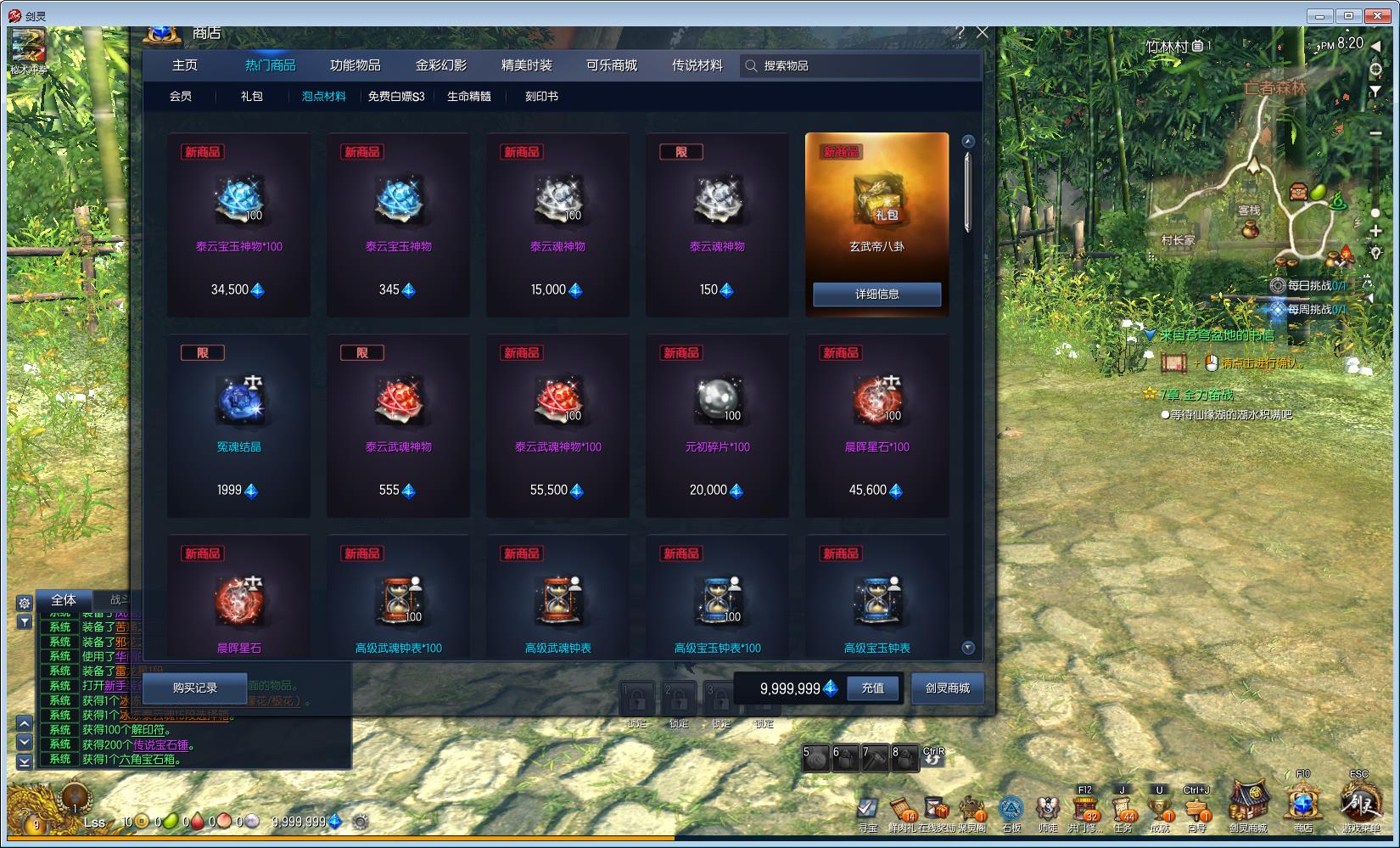Choose the 冤魂结晶 item card
1400x848 pixels.
238,425
